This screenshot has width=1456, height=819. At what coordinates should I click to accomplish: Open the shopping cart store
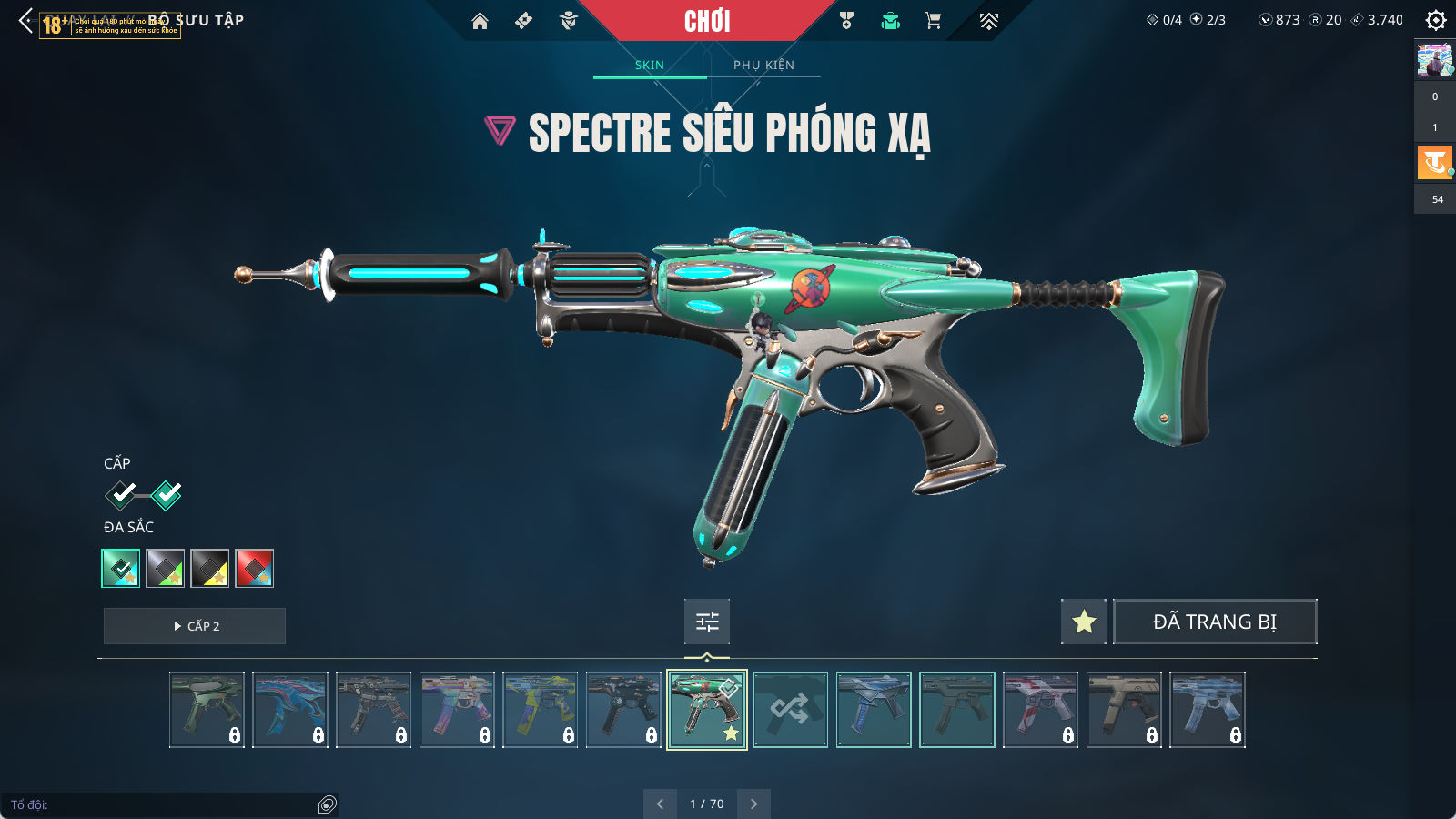(x=933, y=21)
